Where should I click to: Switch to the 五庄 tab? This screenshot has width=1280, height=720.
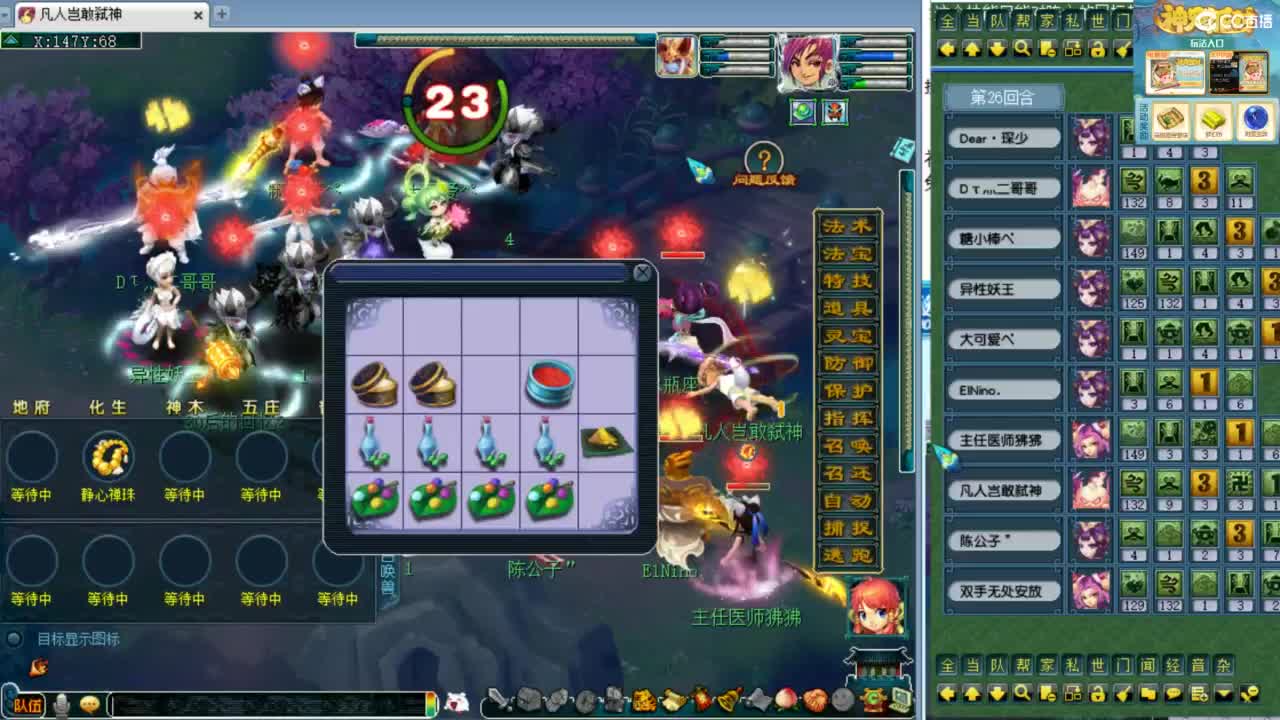pyautogui.click(x=260, y=406)
